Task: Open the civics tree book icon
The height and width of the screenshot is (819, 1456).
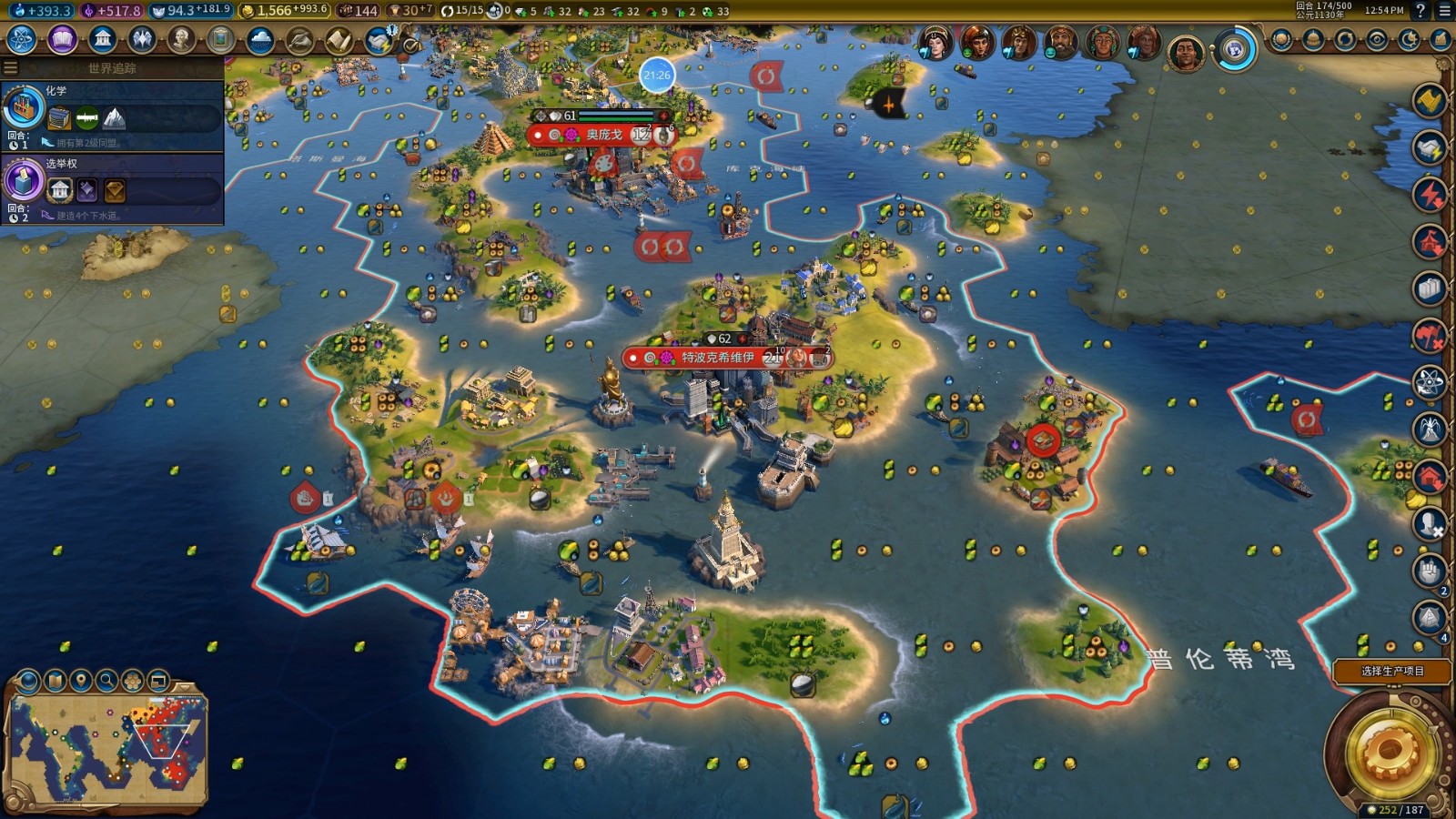Action: (62, 40)
